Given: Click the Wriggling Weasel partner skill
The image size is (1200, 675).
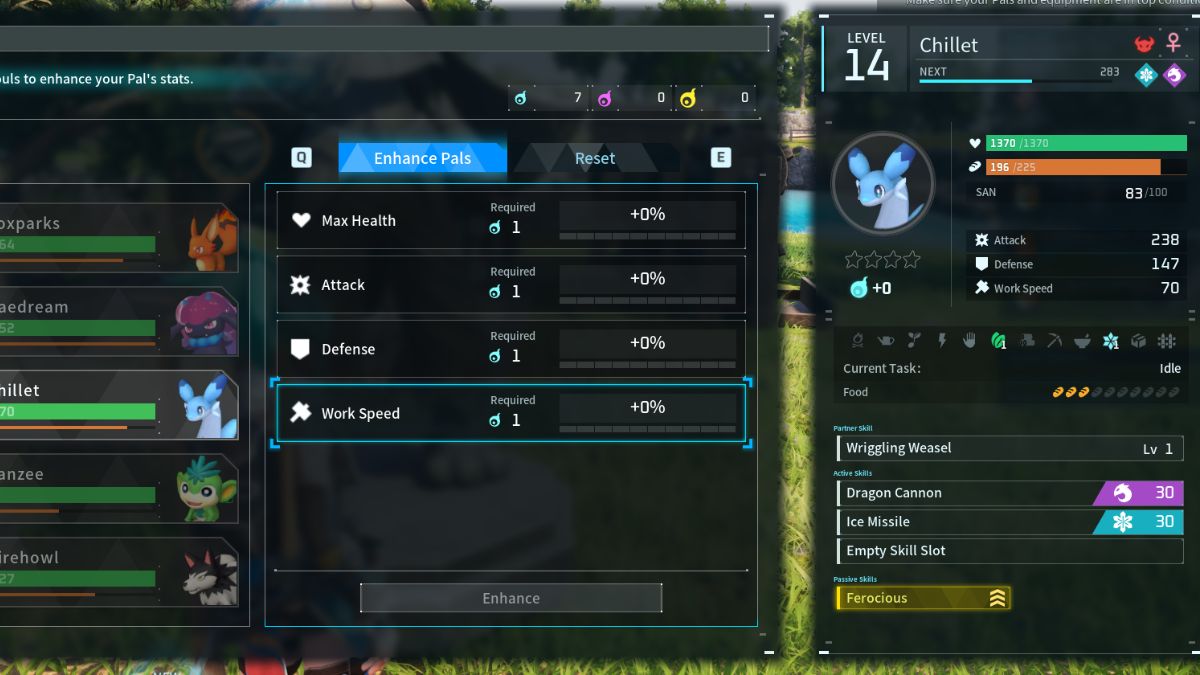Looking at the screenshot, I should pyautogui.click(x=1009, y=448).
